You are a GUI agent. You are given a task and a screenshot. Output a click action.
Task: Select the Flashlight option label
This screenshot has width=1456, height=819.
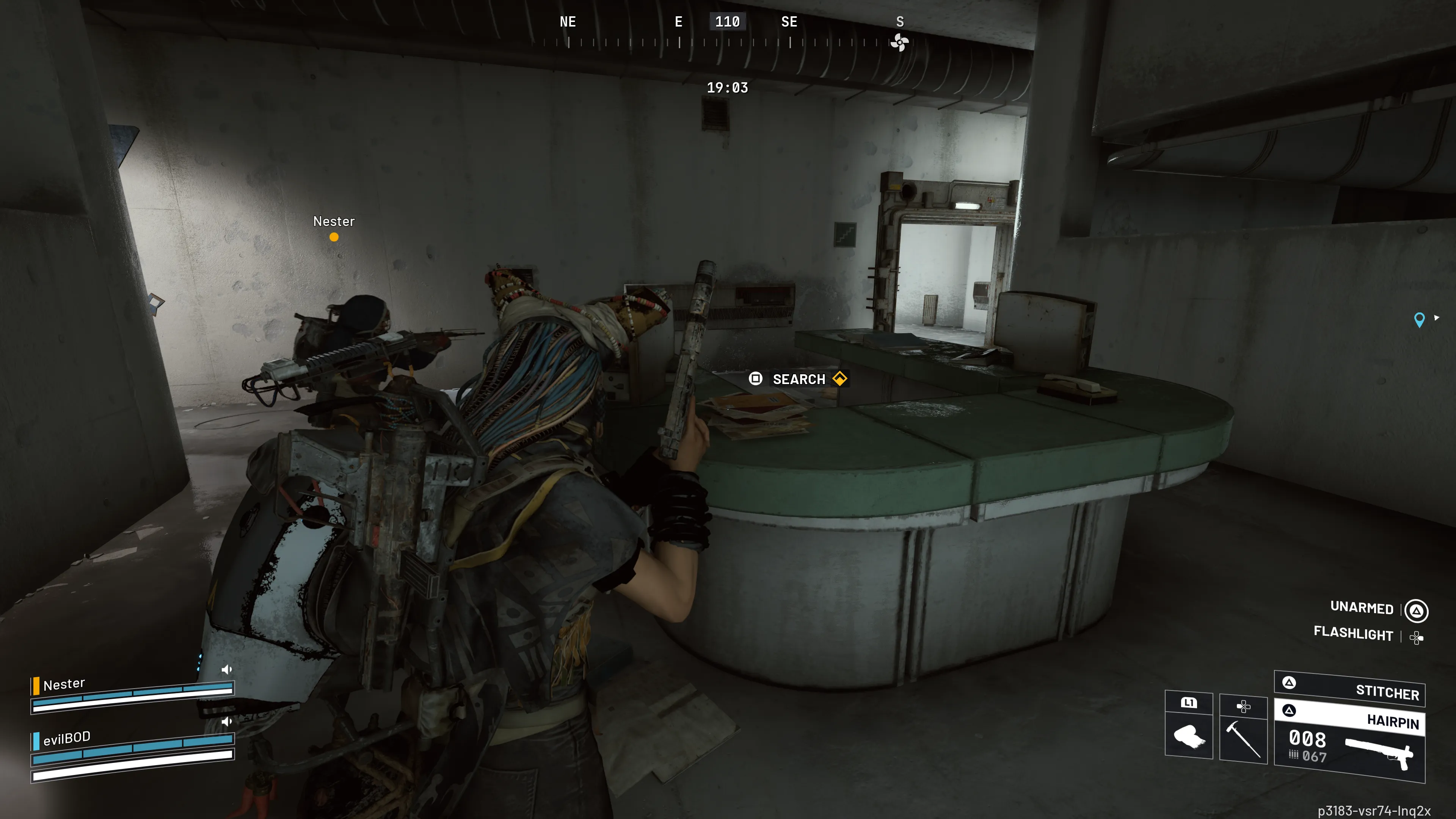point(1353,633)
